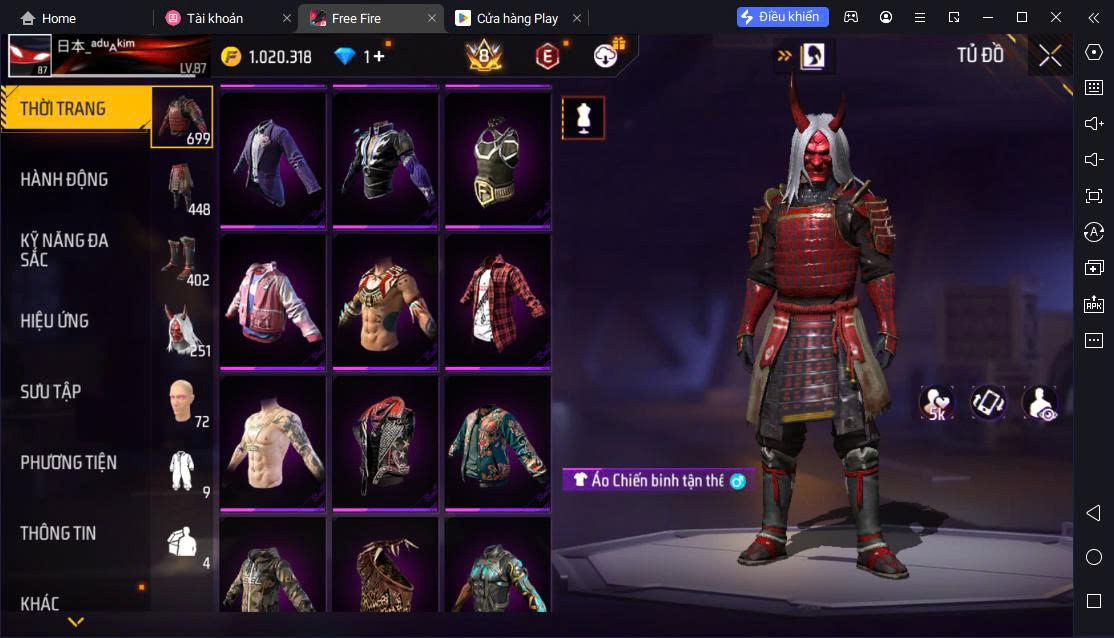Image resolution: width=1114 pixels, height=638 pixels.
Task: Expand the left category list arrow
Action: pyautogui.click(x=75, y=622)
